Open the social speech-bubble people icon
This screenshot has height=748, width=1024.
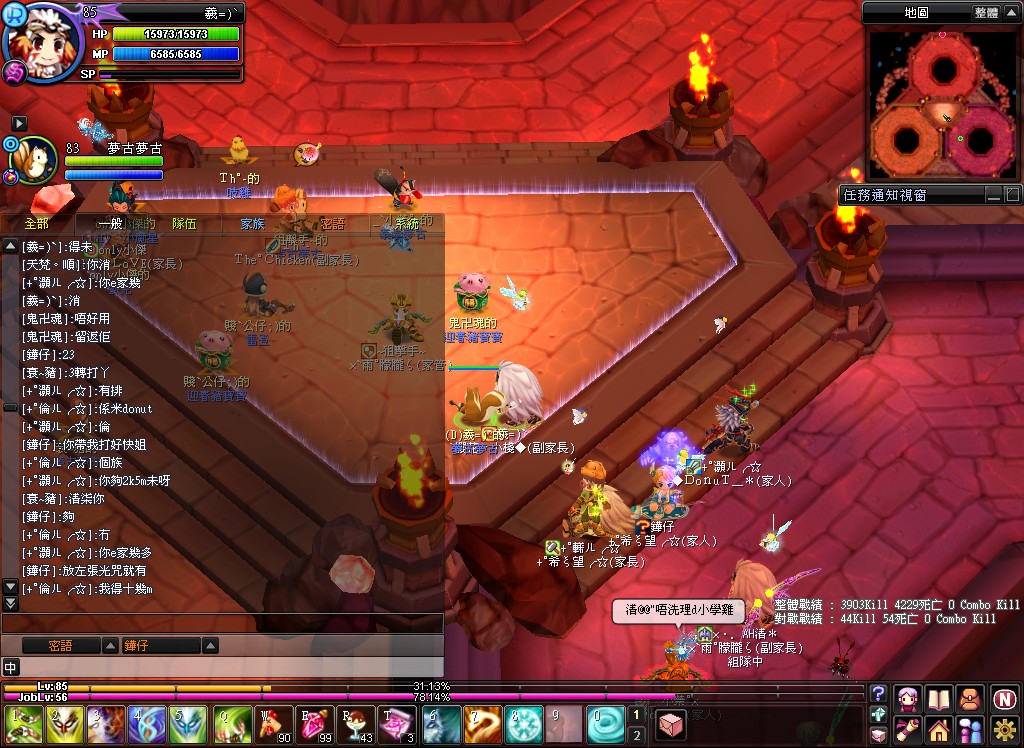(970, 728)
